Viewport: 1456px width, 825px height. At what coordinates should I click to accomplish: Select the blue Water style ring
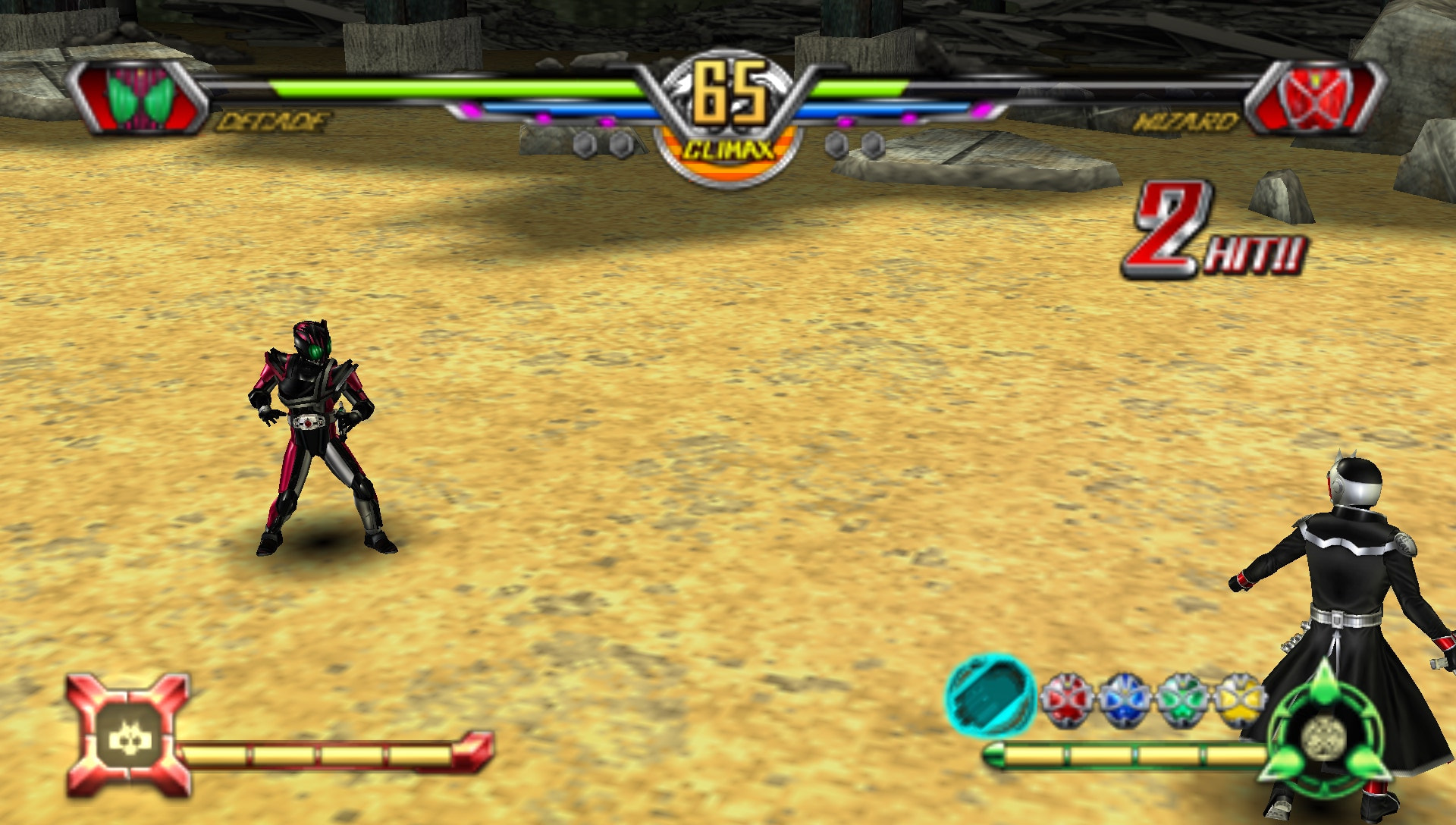pos(1124,699)
